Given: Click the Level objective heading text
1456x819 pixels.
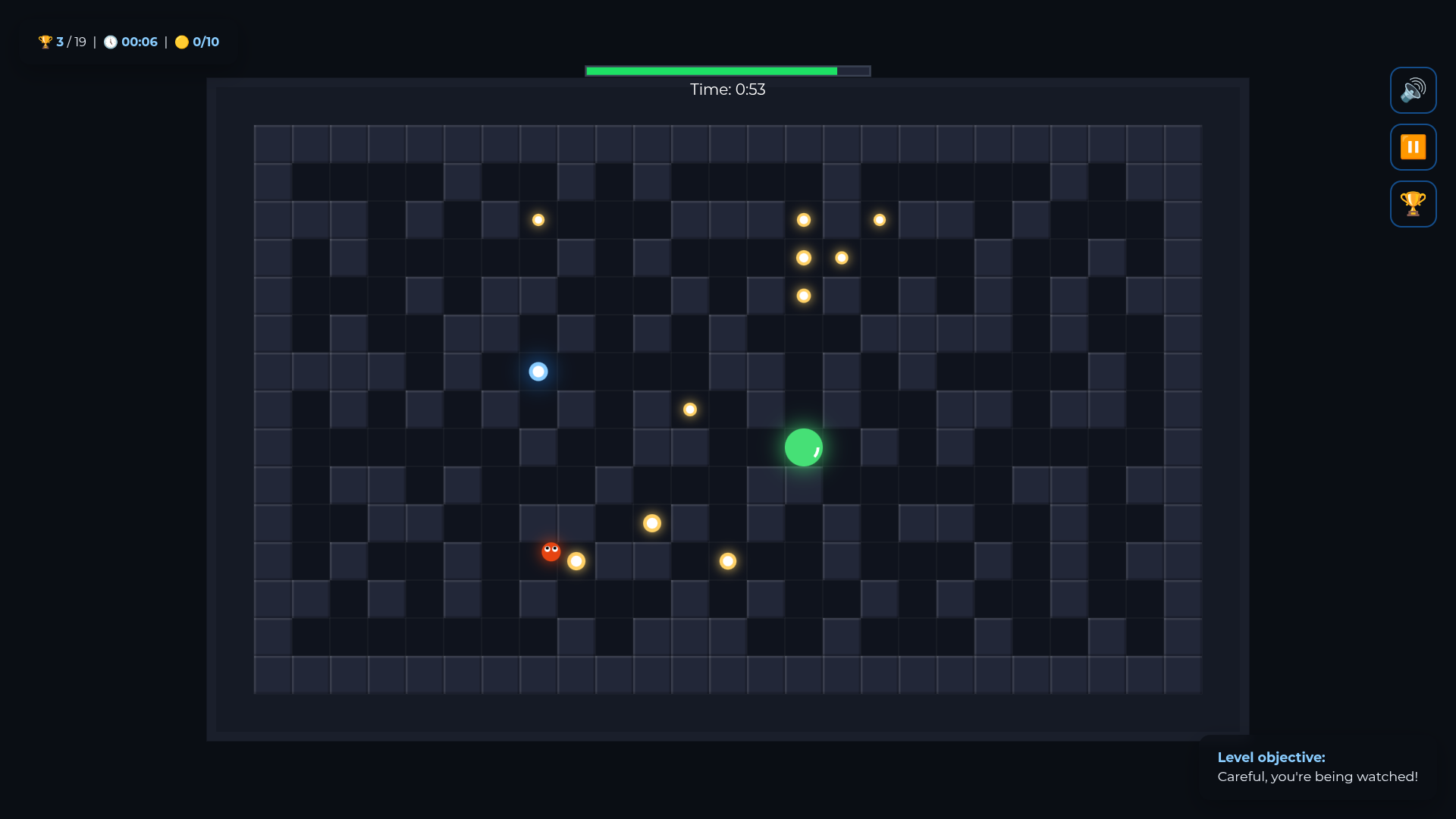Looking at the screenshot, I should 1271,757.
